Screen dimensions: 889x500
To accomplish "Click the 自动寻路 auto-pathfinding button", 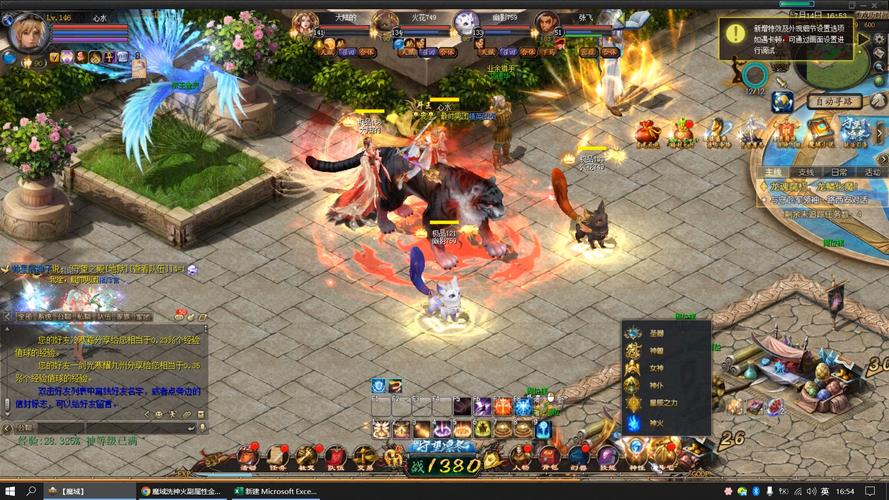I will pyautogui.click(x=834, y=101).
